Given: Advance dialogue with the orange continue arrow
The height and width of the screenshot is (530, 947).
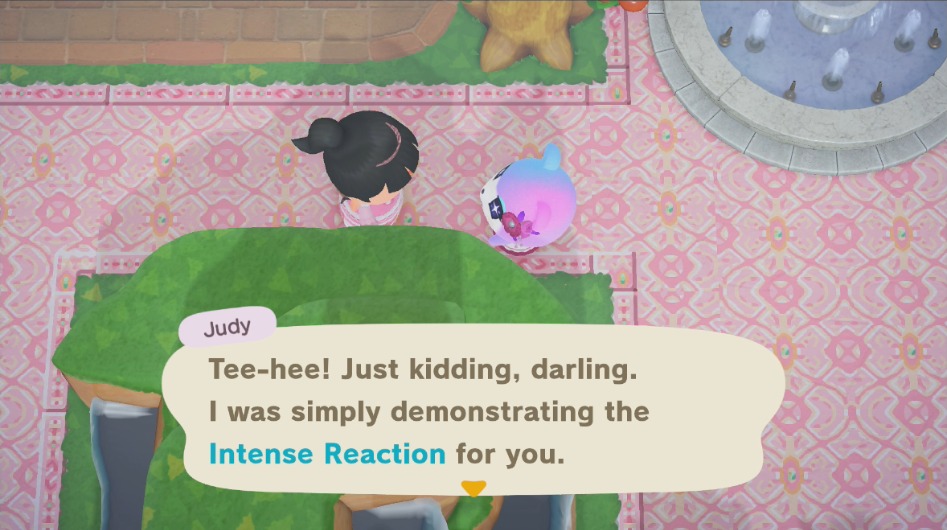Looking at the screenshot, I should [473, 488].
